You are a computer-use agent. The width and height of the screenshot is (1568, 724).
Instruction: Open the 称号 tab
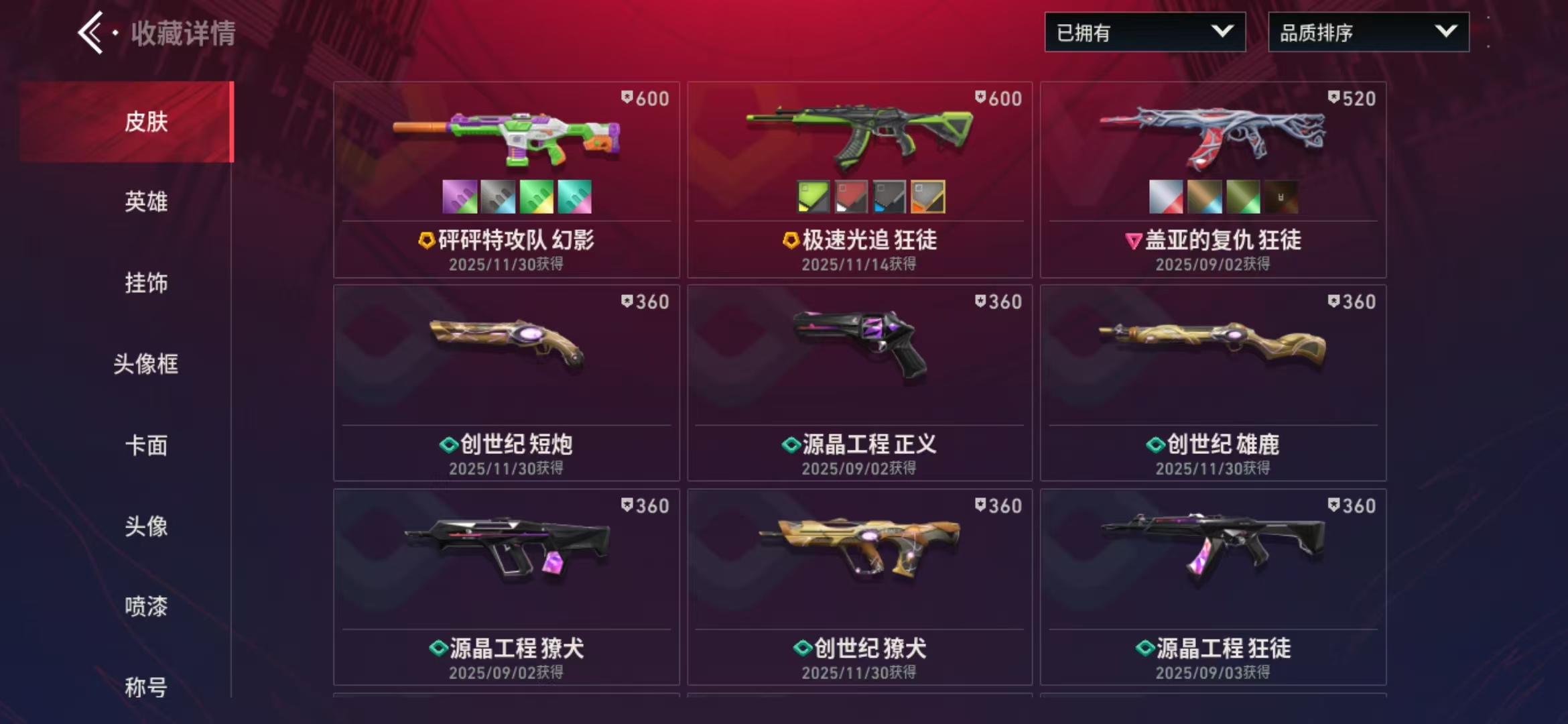[x=146, y=686]
